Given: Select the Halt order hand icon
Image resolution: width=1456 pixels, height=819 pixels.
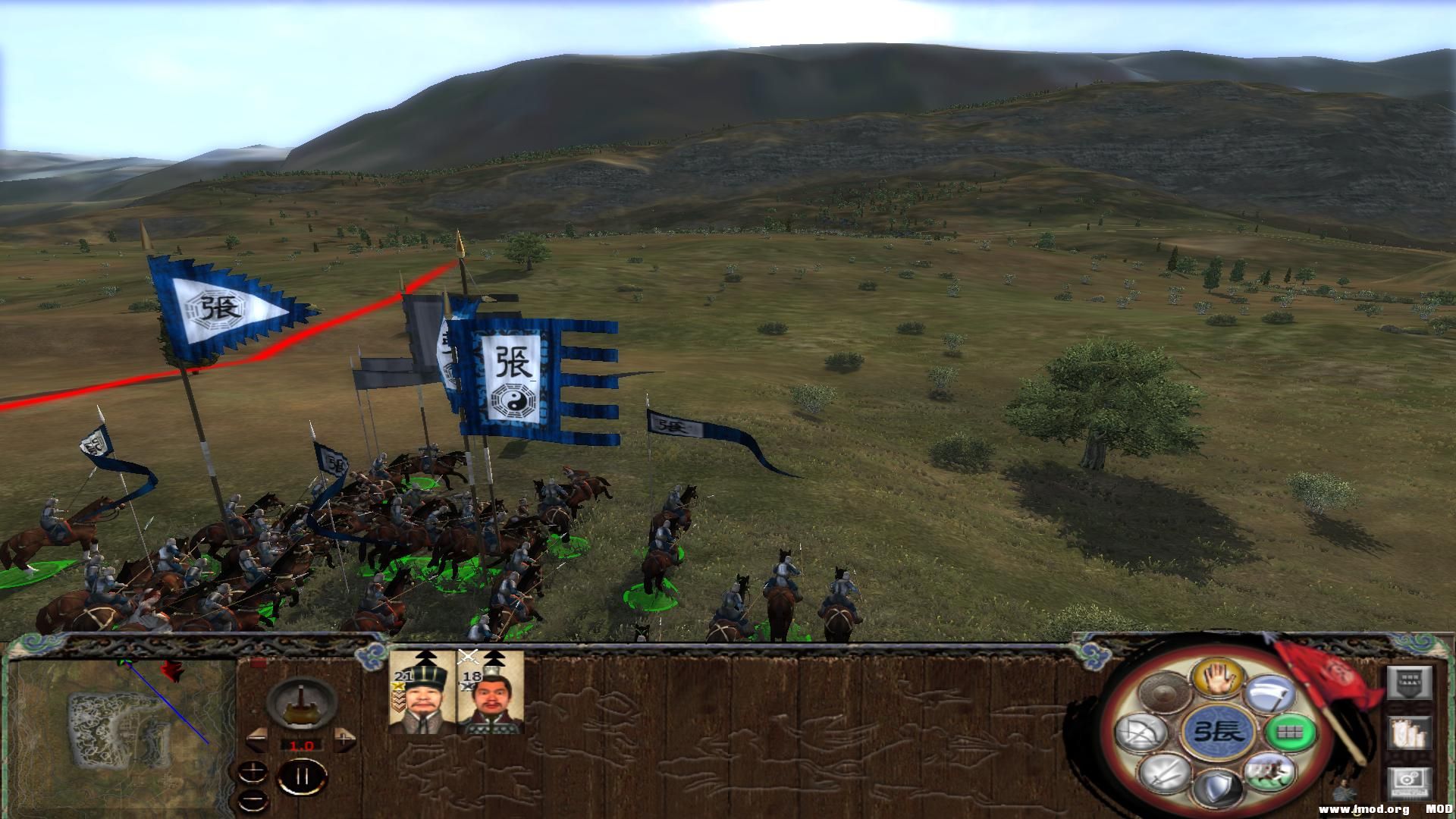Looking at the screenshot, I should tap(1218, 678).
